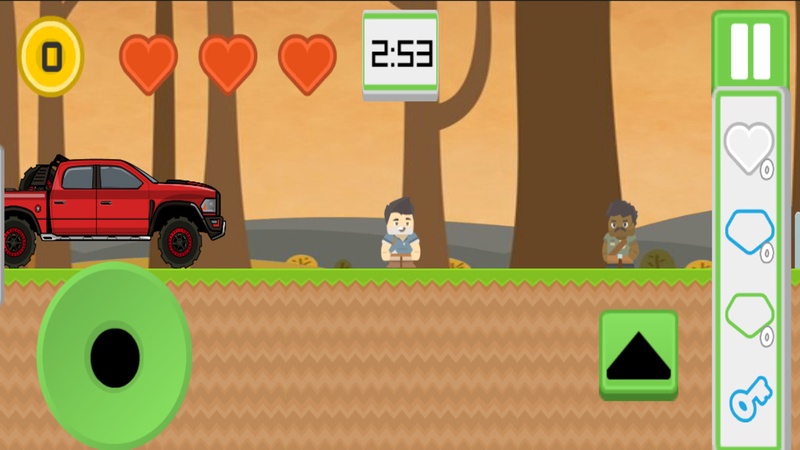The image size is (800, 450).
Task: Select the blue gem item slot
Action: coord(748,234)
